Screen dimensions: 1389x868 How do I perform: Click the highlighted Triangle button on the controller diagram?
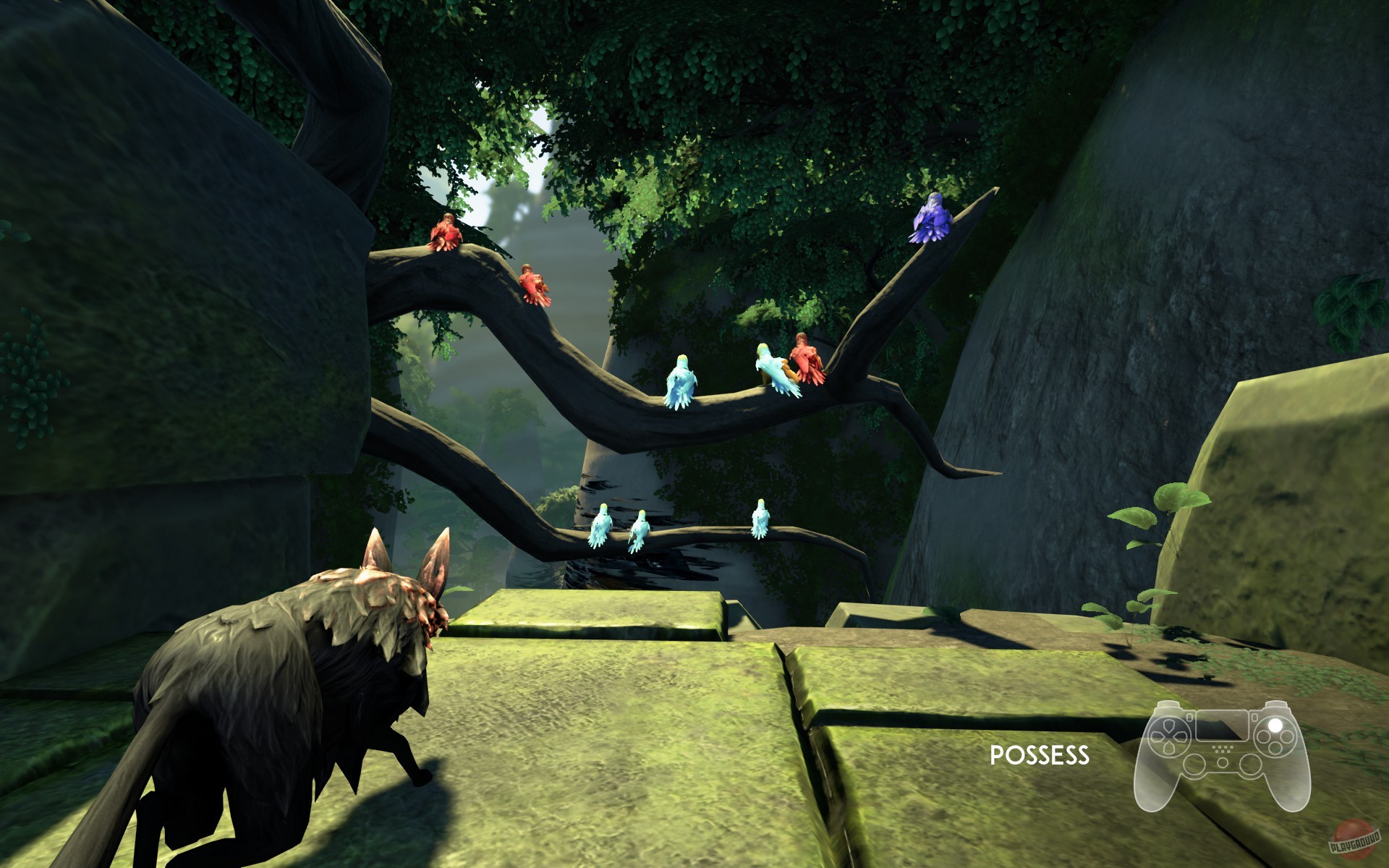point(1275,725)
